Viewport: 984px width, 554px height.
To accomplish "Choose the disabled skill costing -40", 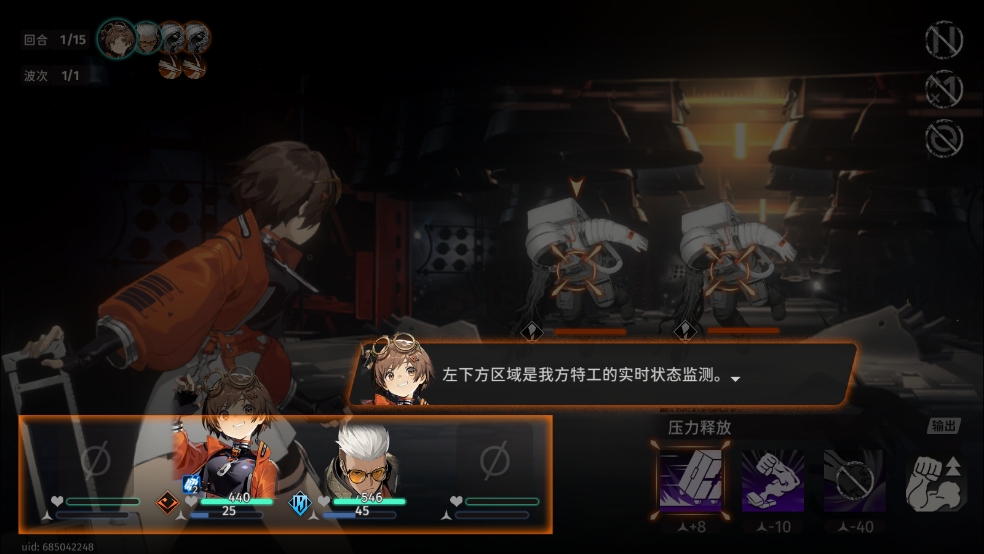I will click(x=855, y=480).
